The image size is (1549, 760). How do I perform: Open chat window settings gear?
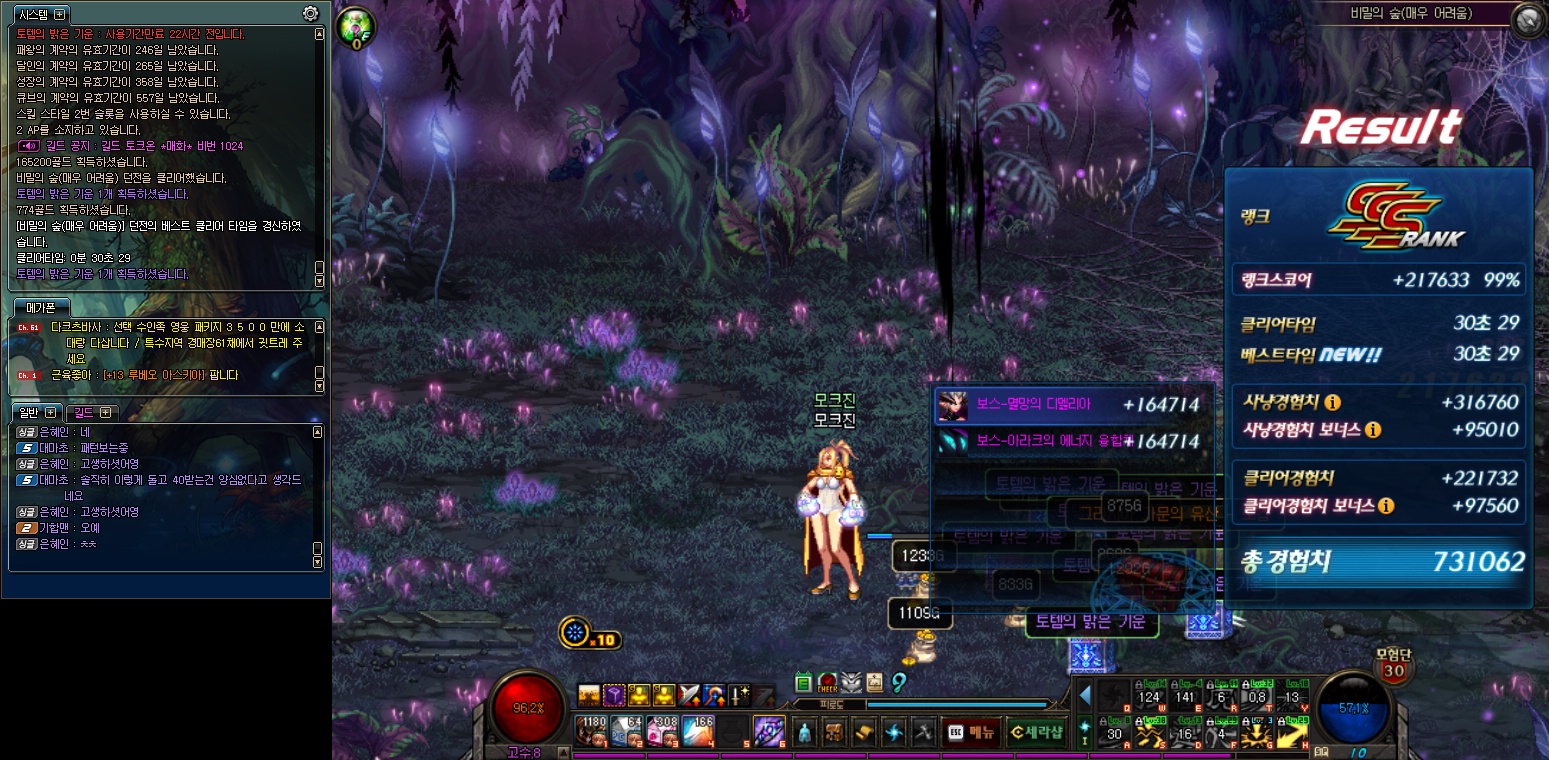pos(310,13)
